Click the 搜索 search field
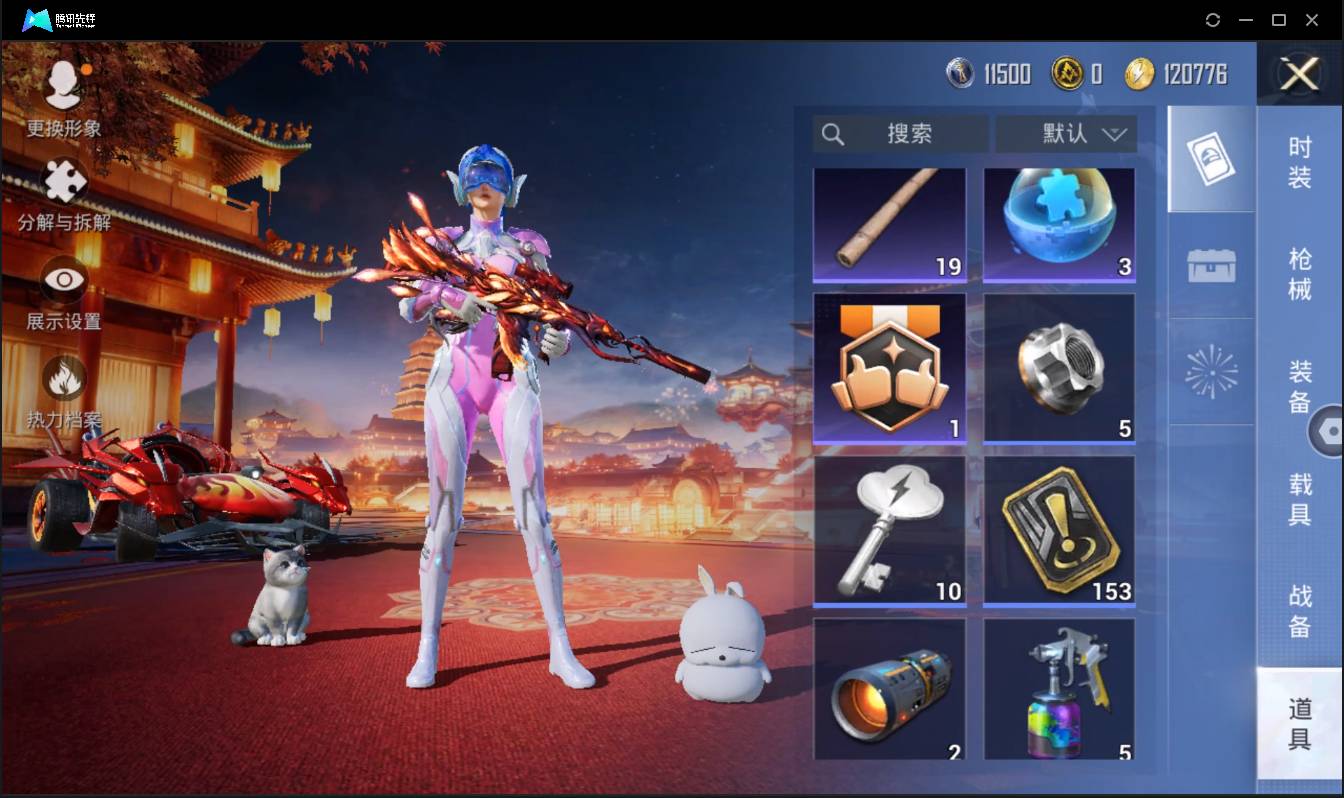This screenshot has width=1344, height=798. point(900,134)
